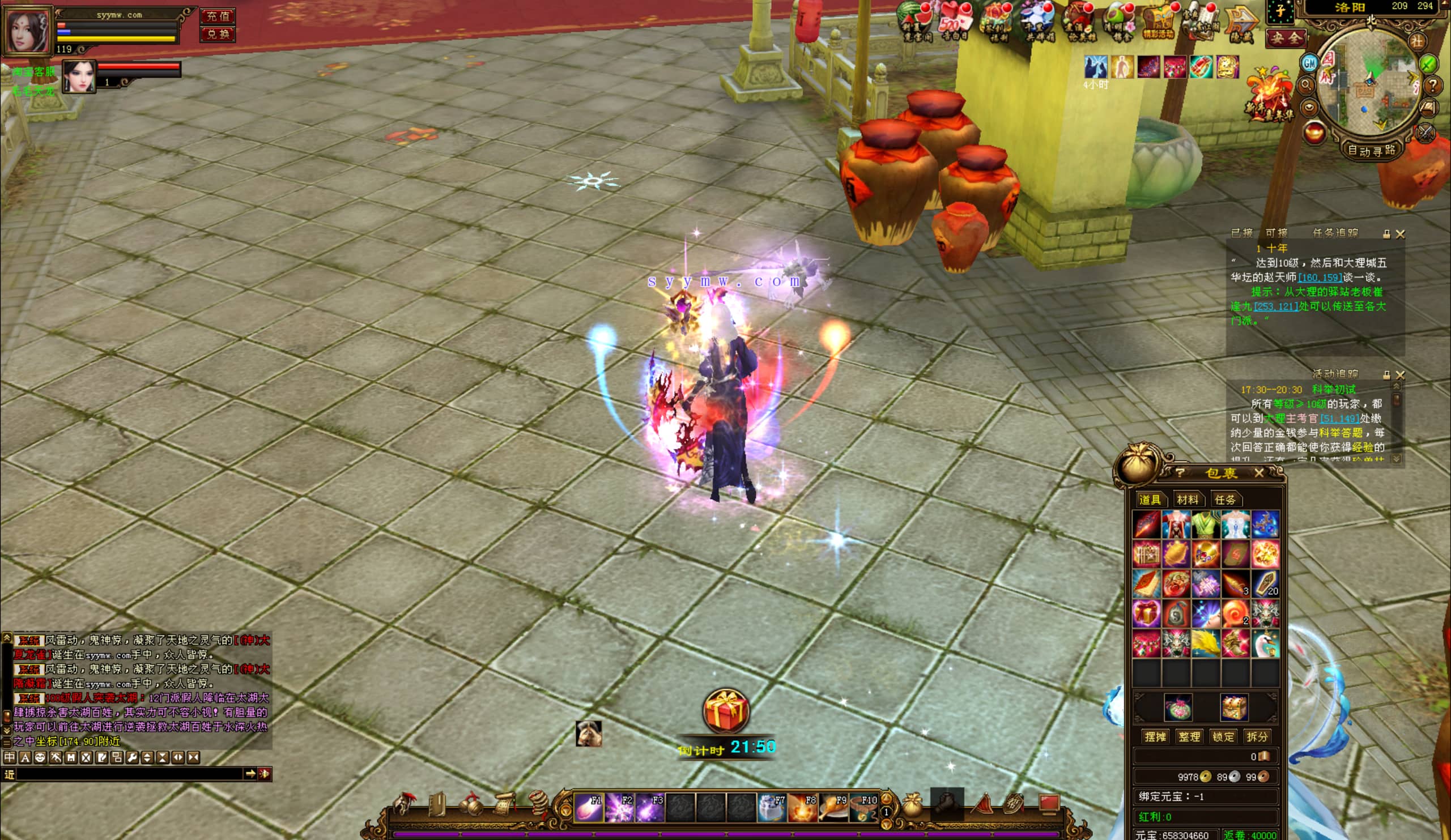The height and width of the screenshot is (840, 1451).
Task: Choose the coffin item with count 20
Action: pyautogui.click(x=1265, y=583)
